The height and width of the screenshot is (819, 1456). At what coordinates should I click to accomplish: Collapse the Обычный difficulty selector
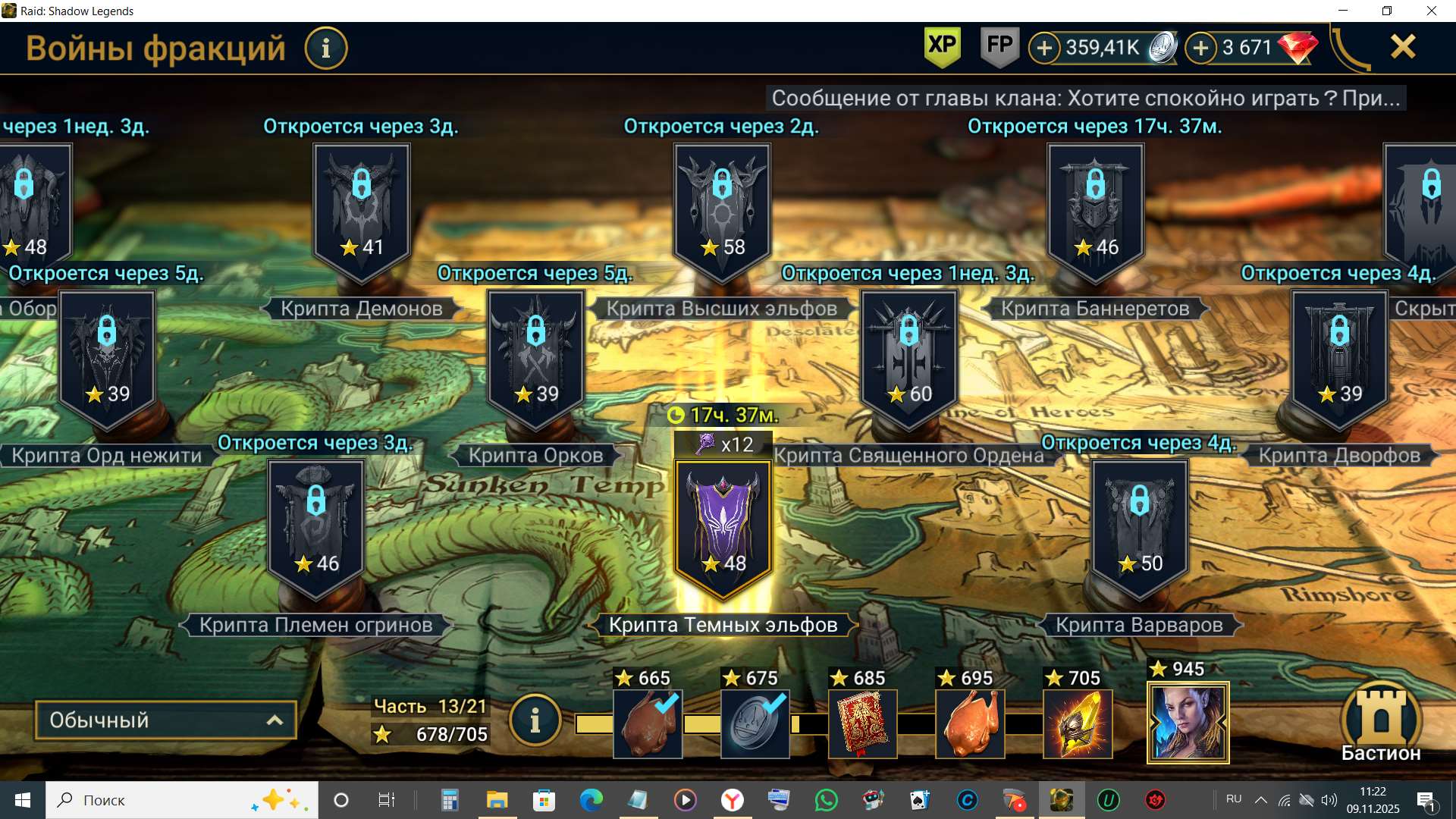[x=165, y=720]
